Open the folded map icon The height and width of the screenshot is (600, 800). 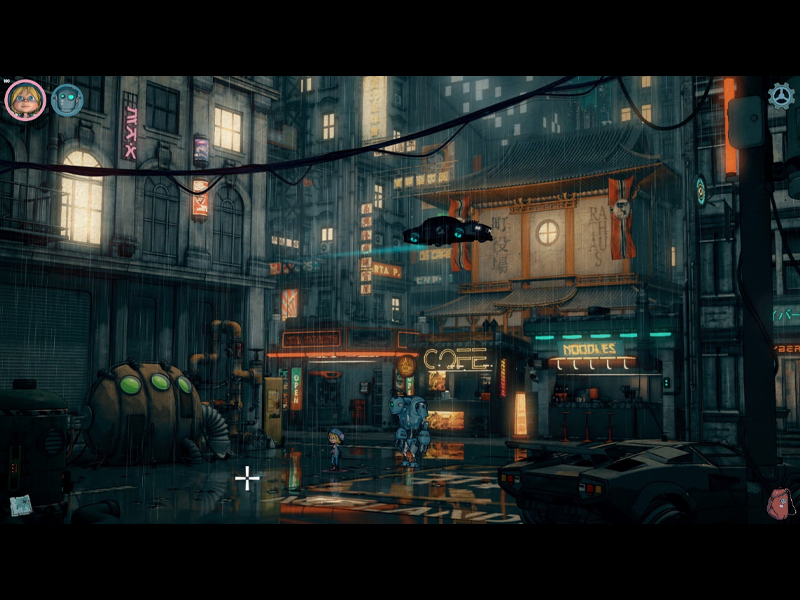point(20,505)
